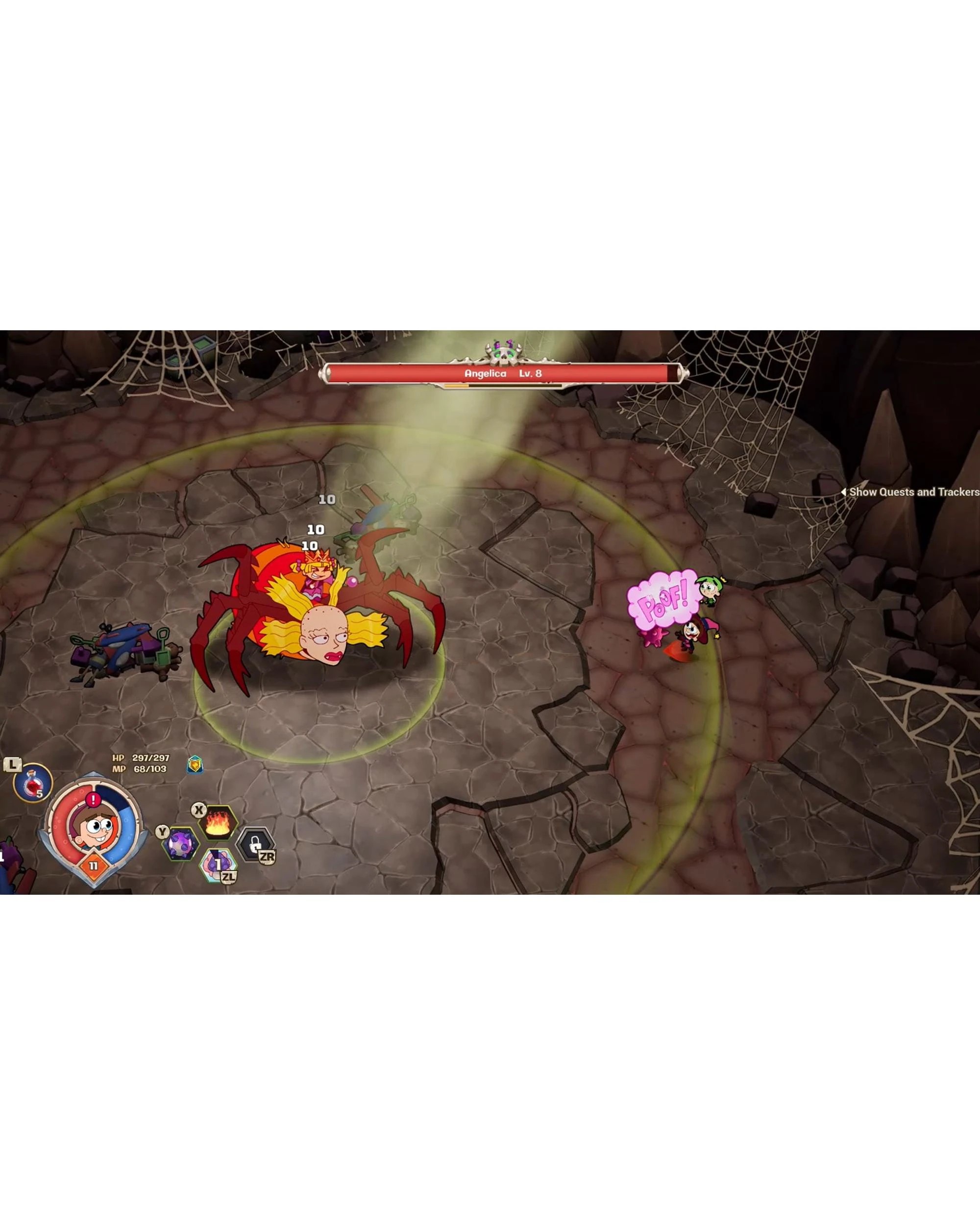This screenshot has width=980, height=1225.
Task: Select the blue shield buff icon near MP
Action: pyautogui.click(x=196, y=765)
